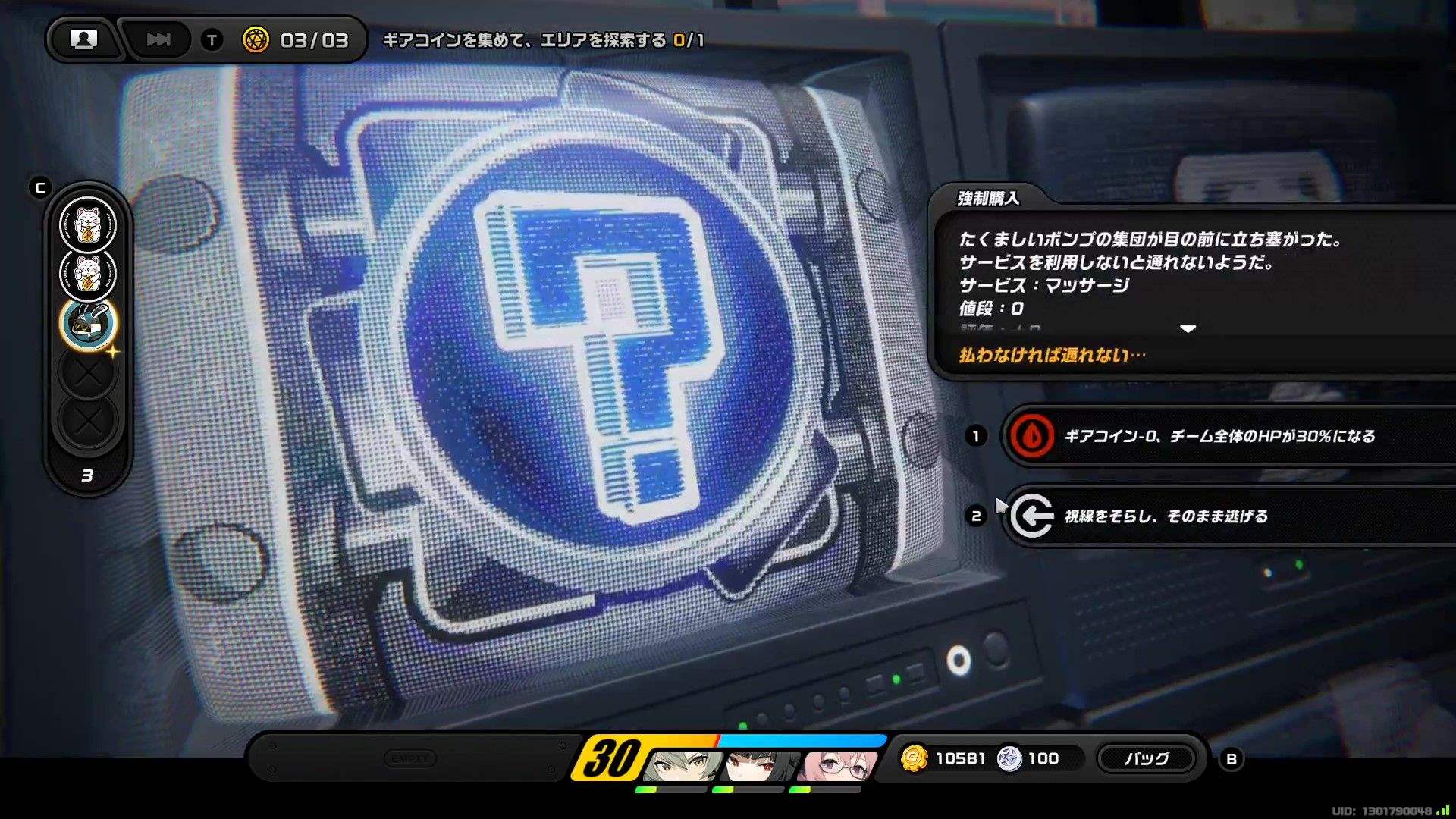Click the golden Denny coin icon
Image resolution: width=1456 pixels, height=819 pixels.
[x=915, y=758]
